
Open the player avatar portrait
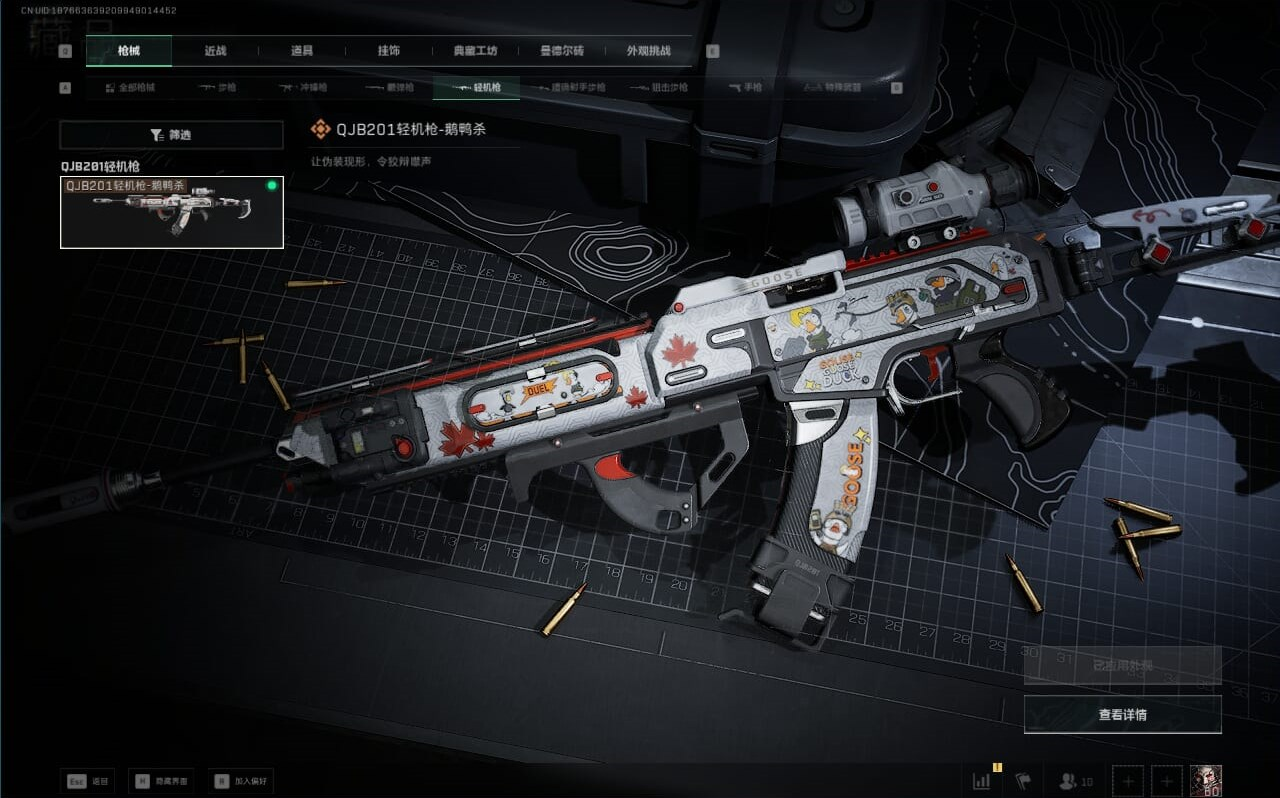coord(1205,781)
